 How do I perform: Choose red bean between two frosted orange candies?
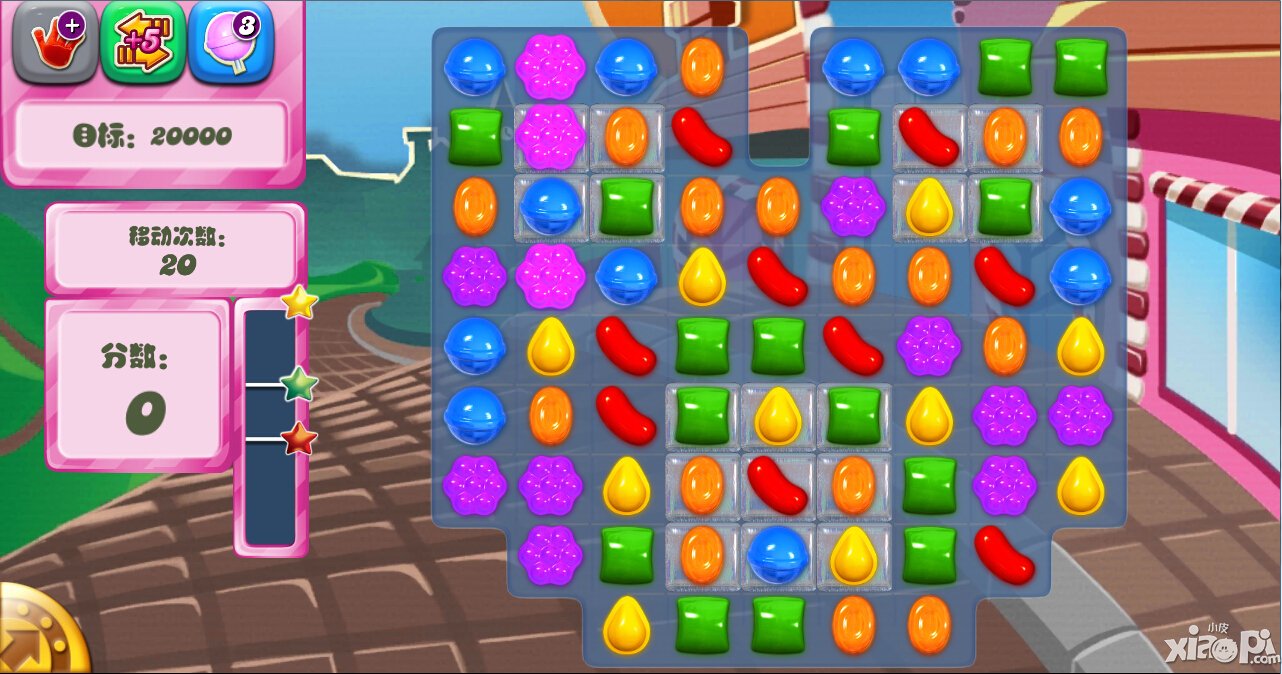click(x=778, y=484)
